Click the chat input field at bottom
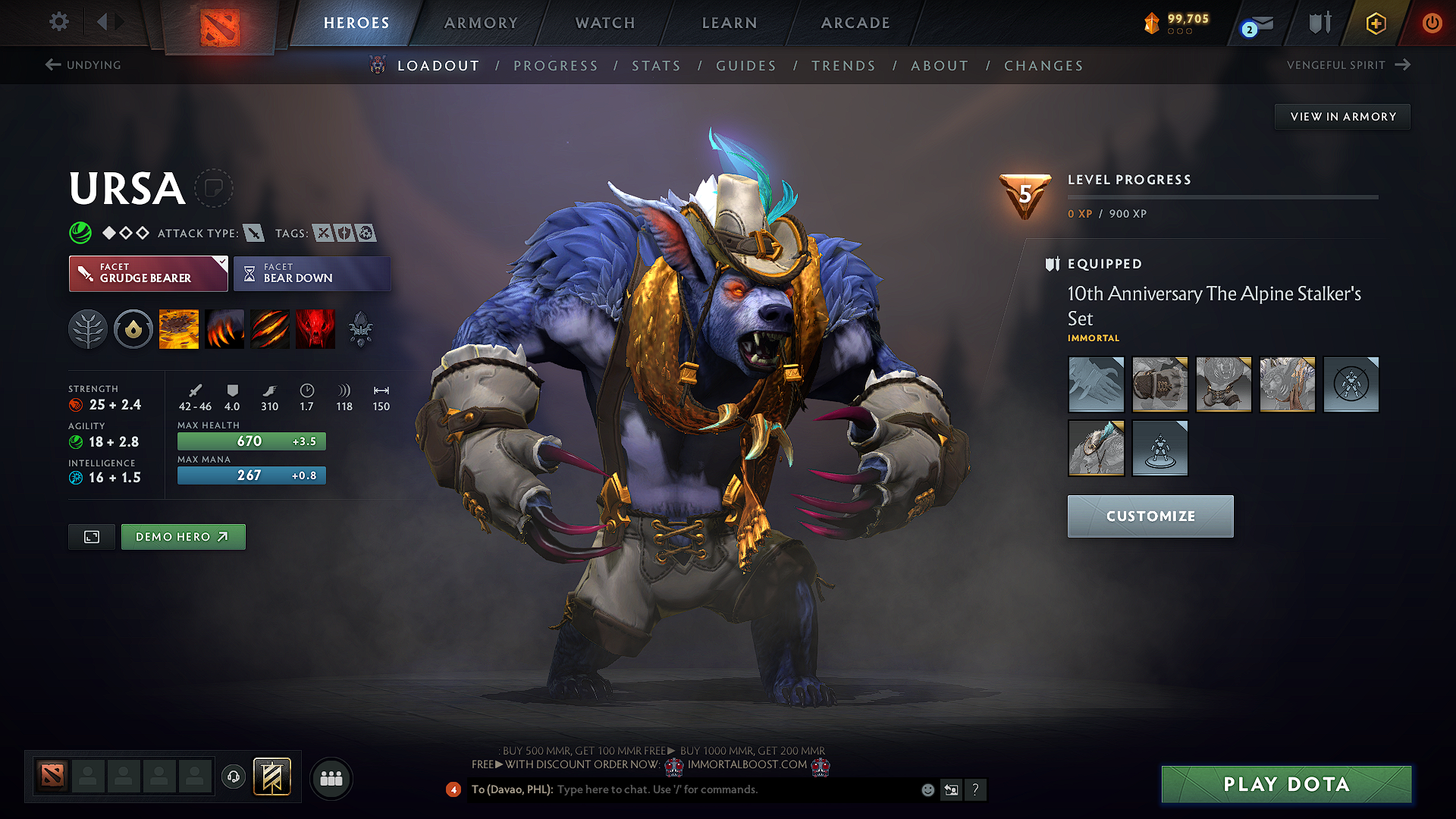Screen dimensions: 1456x819 pyautogui.click(x=682, y=789)
